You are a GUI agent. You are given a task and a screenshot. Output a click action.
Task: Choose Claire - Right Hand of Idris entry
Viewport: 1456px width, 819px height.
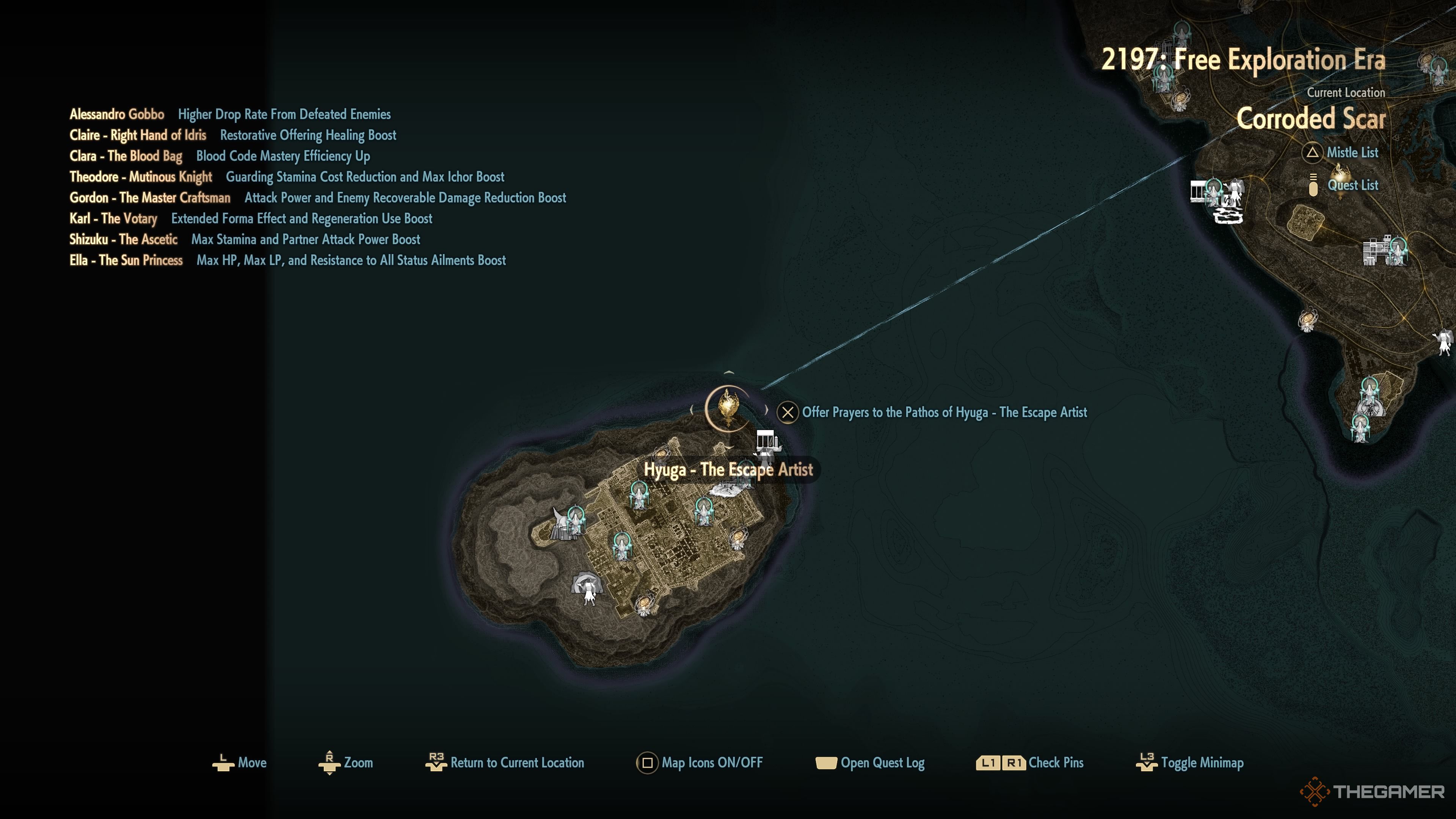(x=138, y=136)
